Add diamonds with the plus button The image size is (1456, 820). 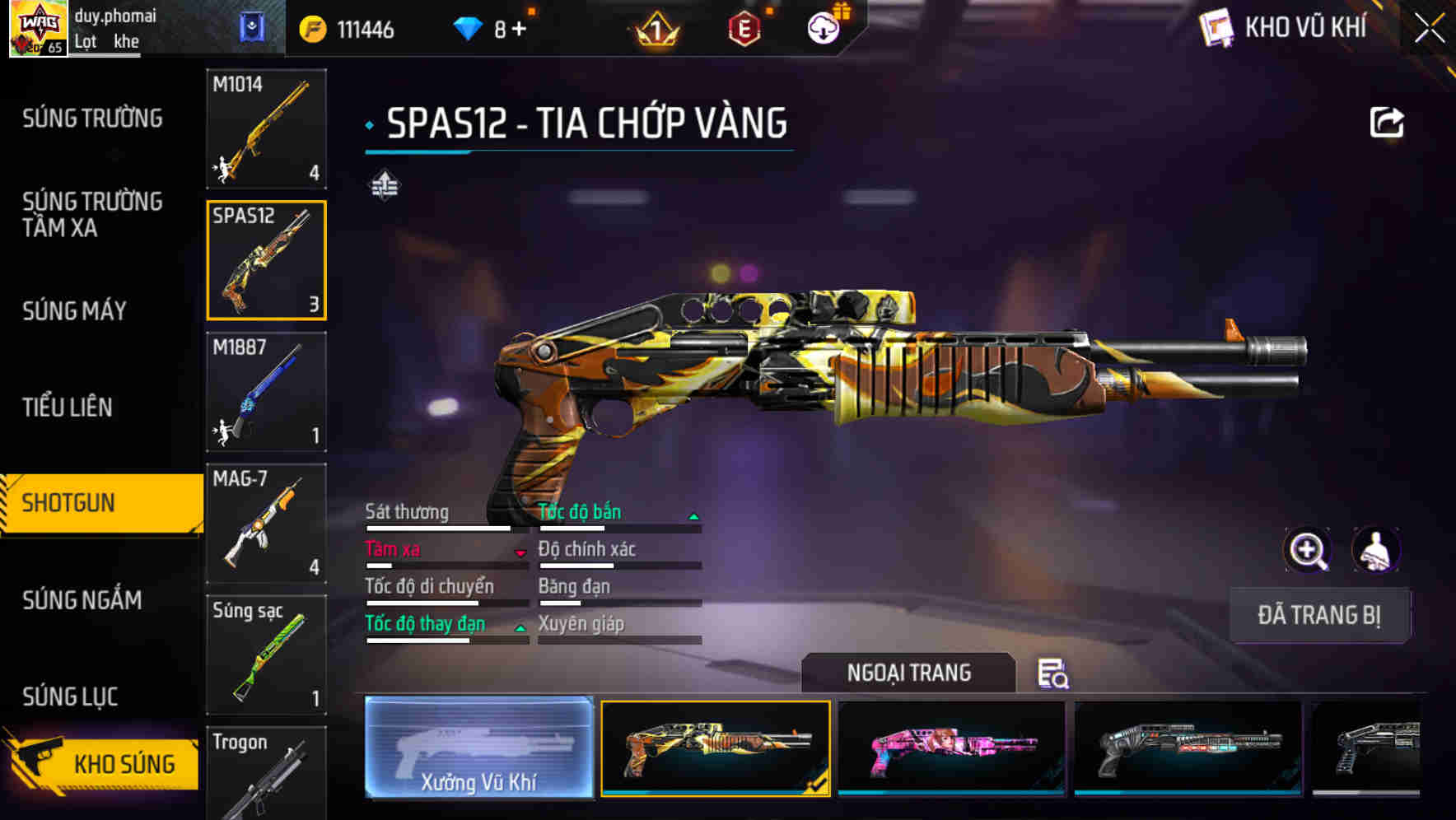click(519, 30)
